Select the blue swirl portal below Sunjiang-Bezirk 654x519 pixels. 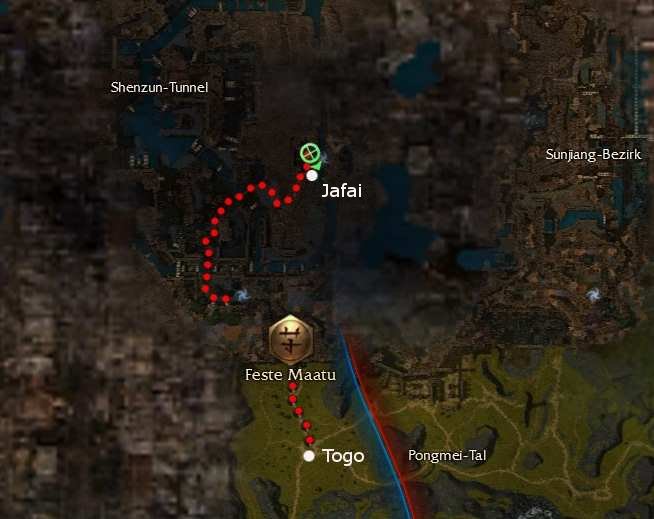[594, 295]
